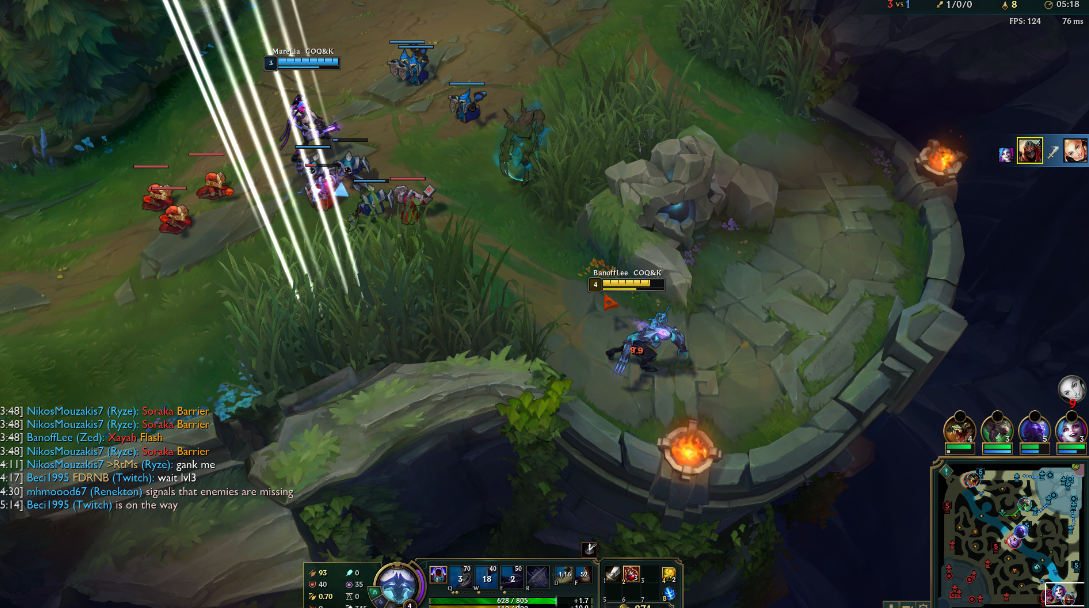This screenshot has width=1089, height=608.
Task: Click the yellow-framed champion kill notification
Action: 1030,151
